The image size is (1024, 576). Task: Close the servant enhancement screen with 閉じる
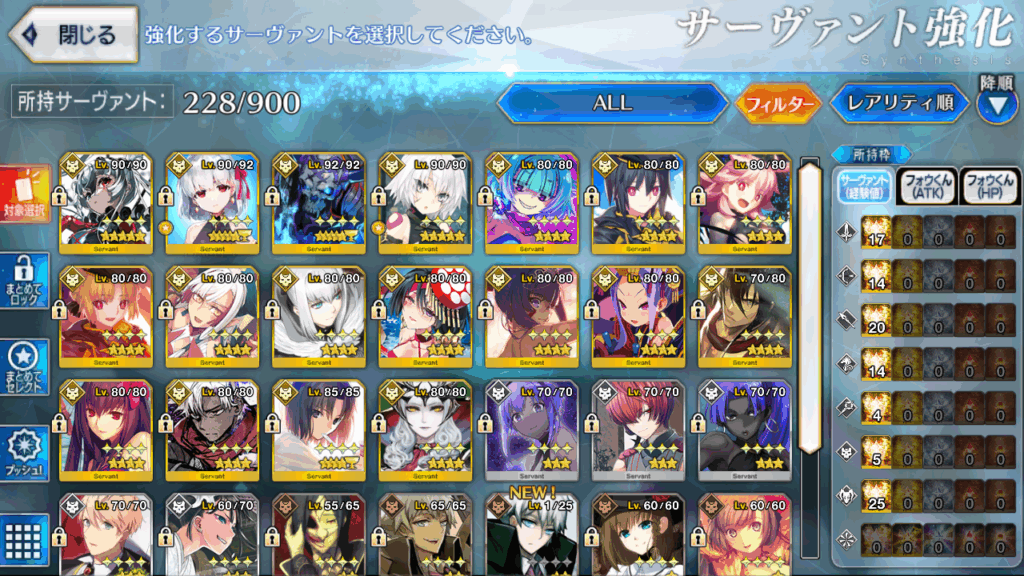tap(73, 35)
